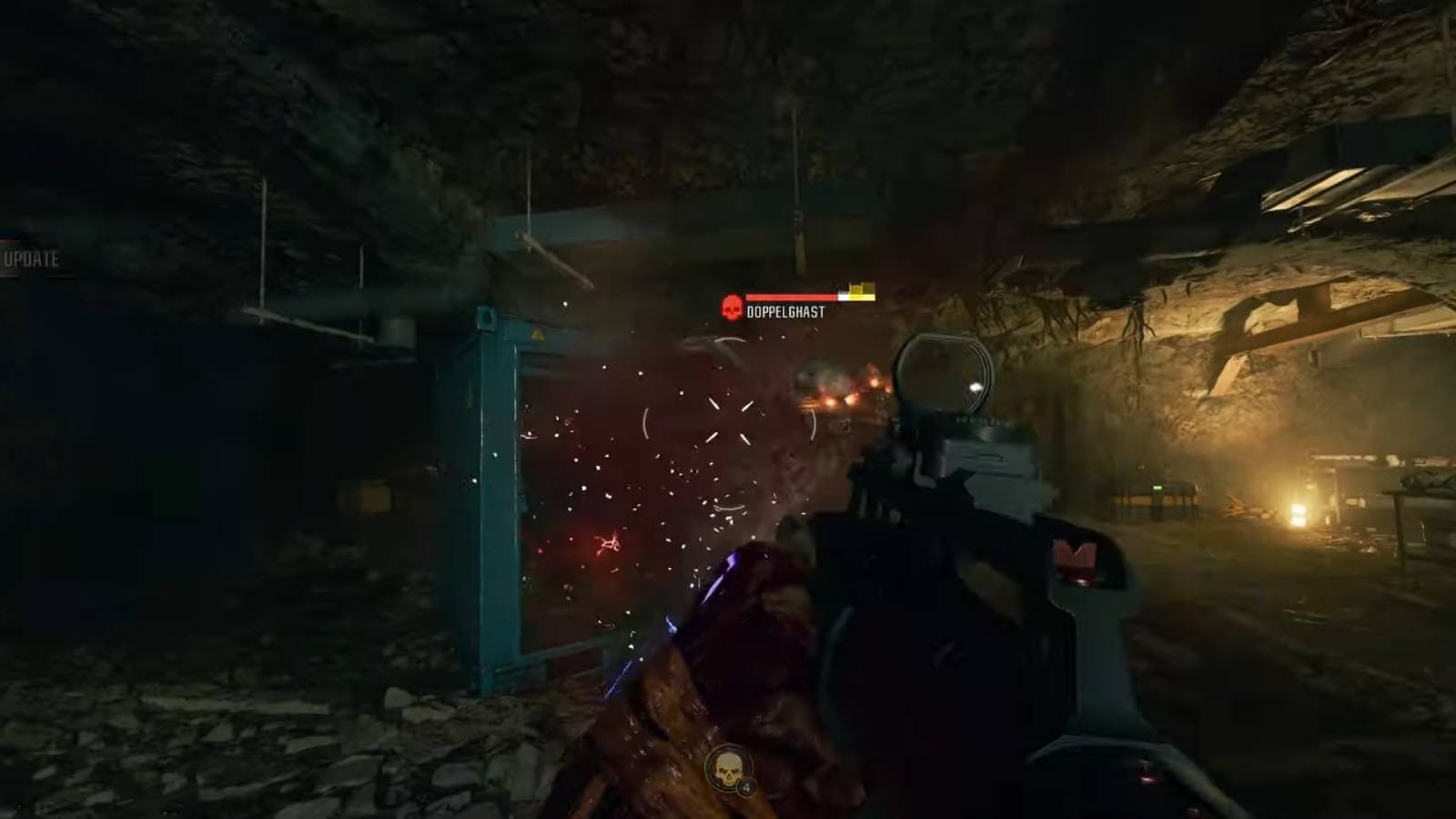Click the small '4' badge on the skull counter
The image size is (1456, 819).
pos(746,787)
